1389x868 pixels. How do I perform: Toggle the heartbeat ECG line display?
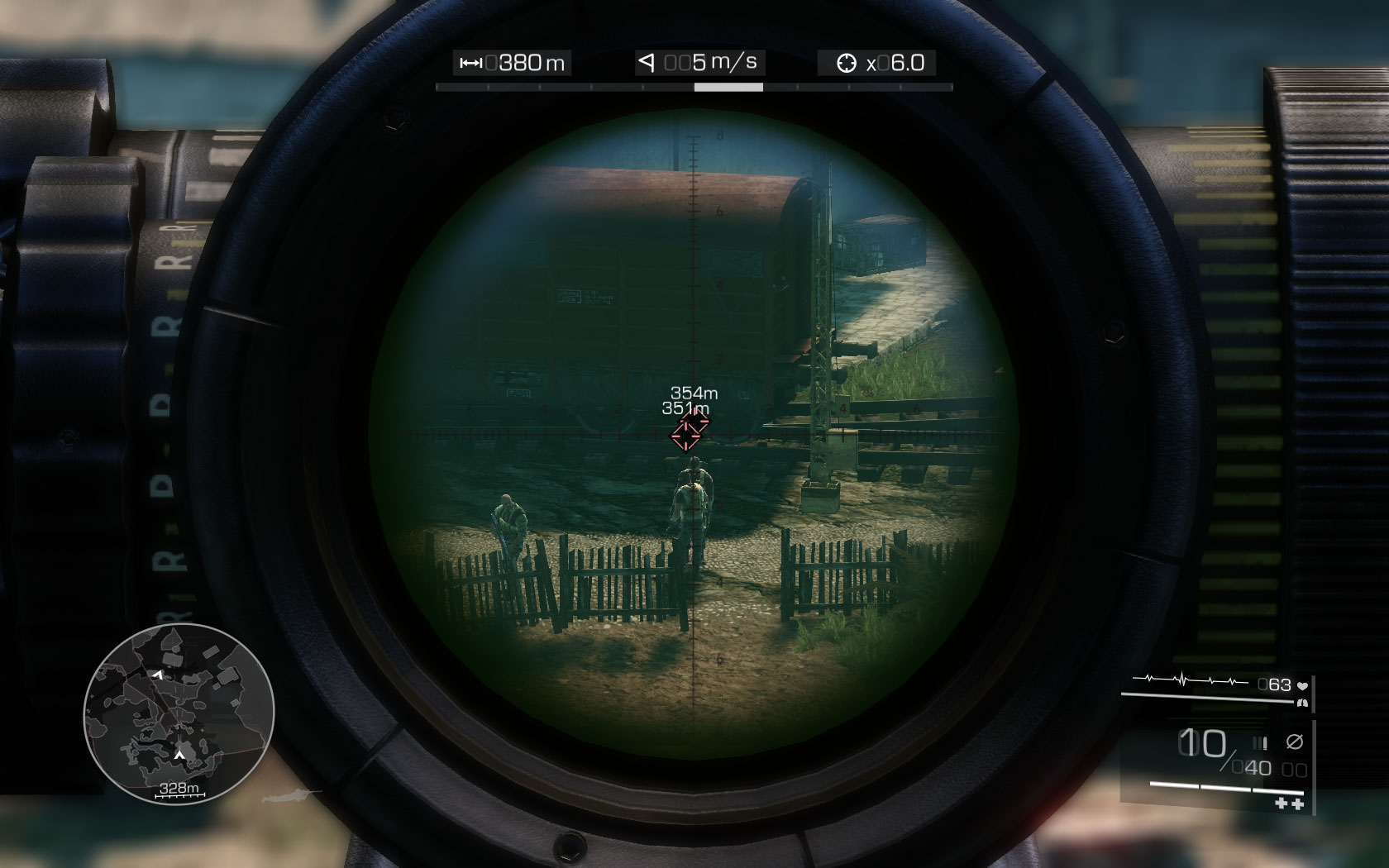coord(1189,680)
